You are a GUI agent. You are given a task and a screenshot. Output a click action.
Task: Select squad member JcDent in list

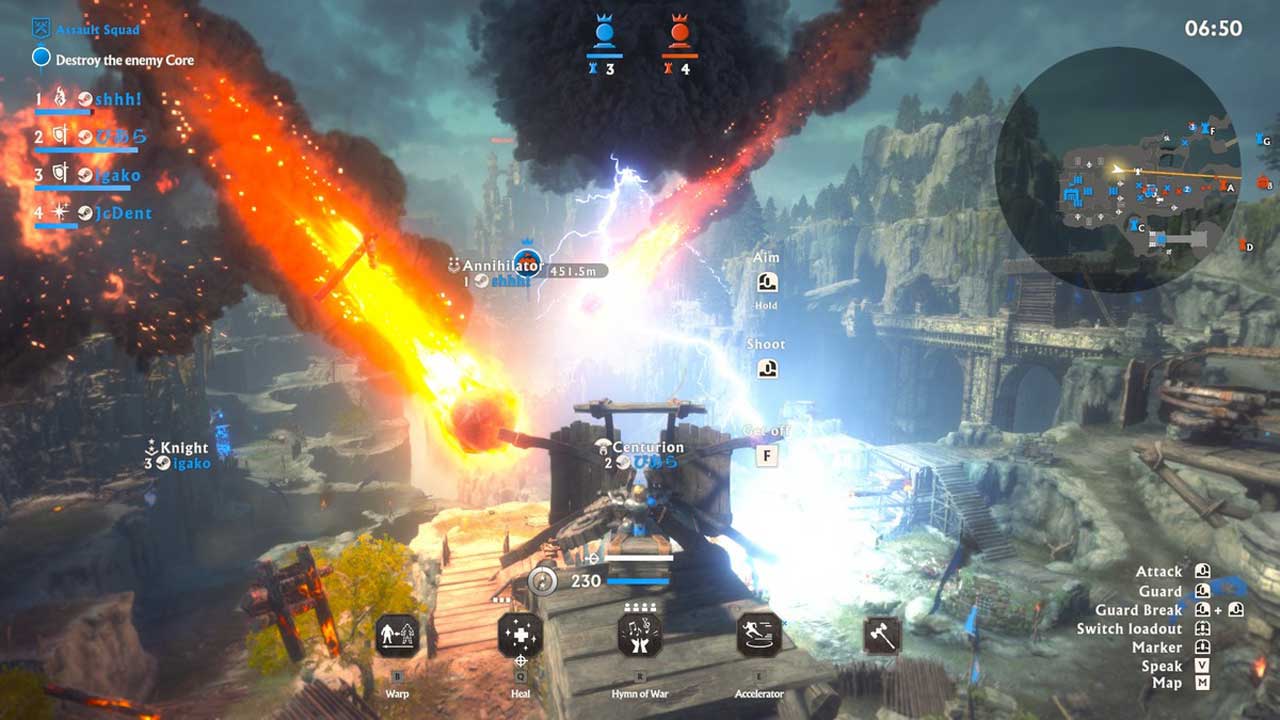click(x=123, y=213)
